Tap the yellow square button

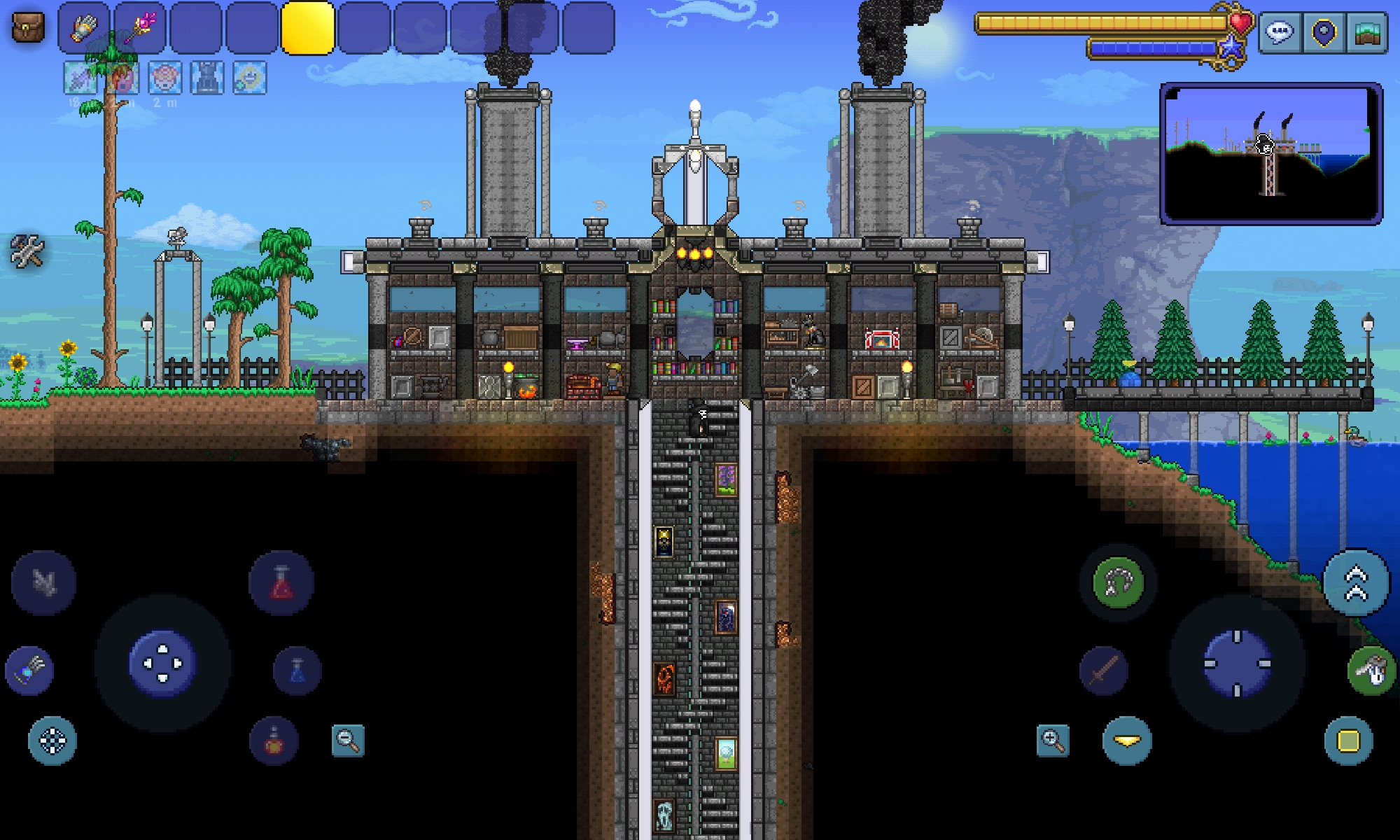click(1348, 740)
